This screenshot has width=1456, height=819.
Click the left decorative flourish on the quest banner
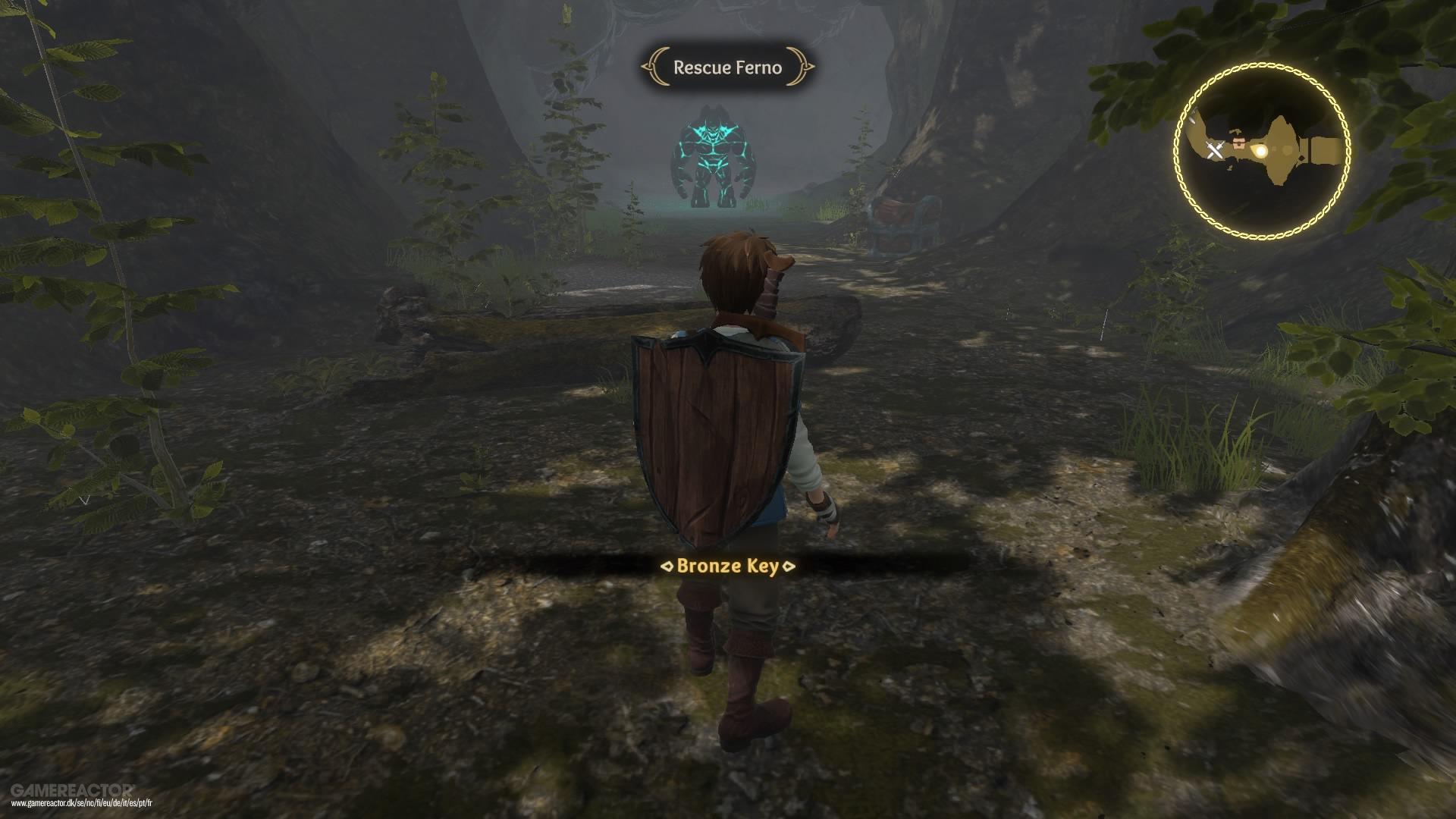pyautogui.click(x=654, y=68)
